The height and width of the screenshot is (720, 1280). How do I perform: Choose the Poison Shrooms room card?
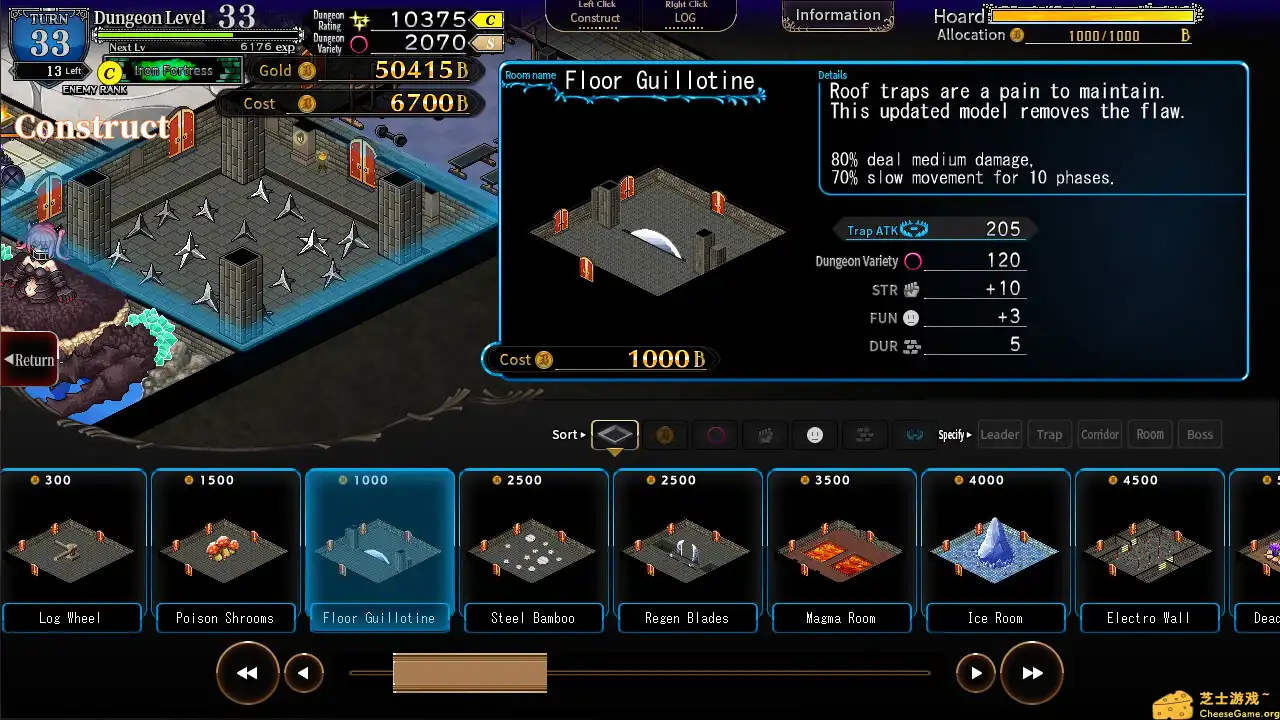(x=225, y=550)
